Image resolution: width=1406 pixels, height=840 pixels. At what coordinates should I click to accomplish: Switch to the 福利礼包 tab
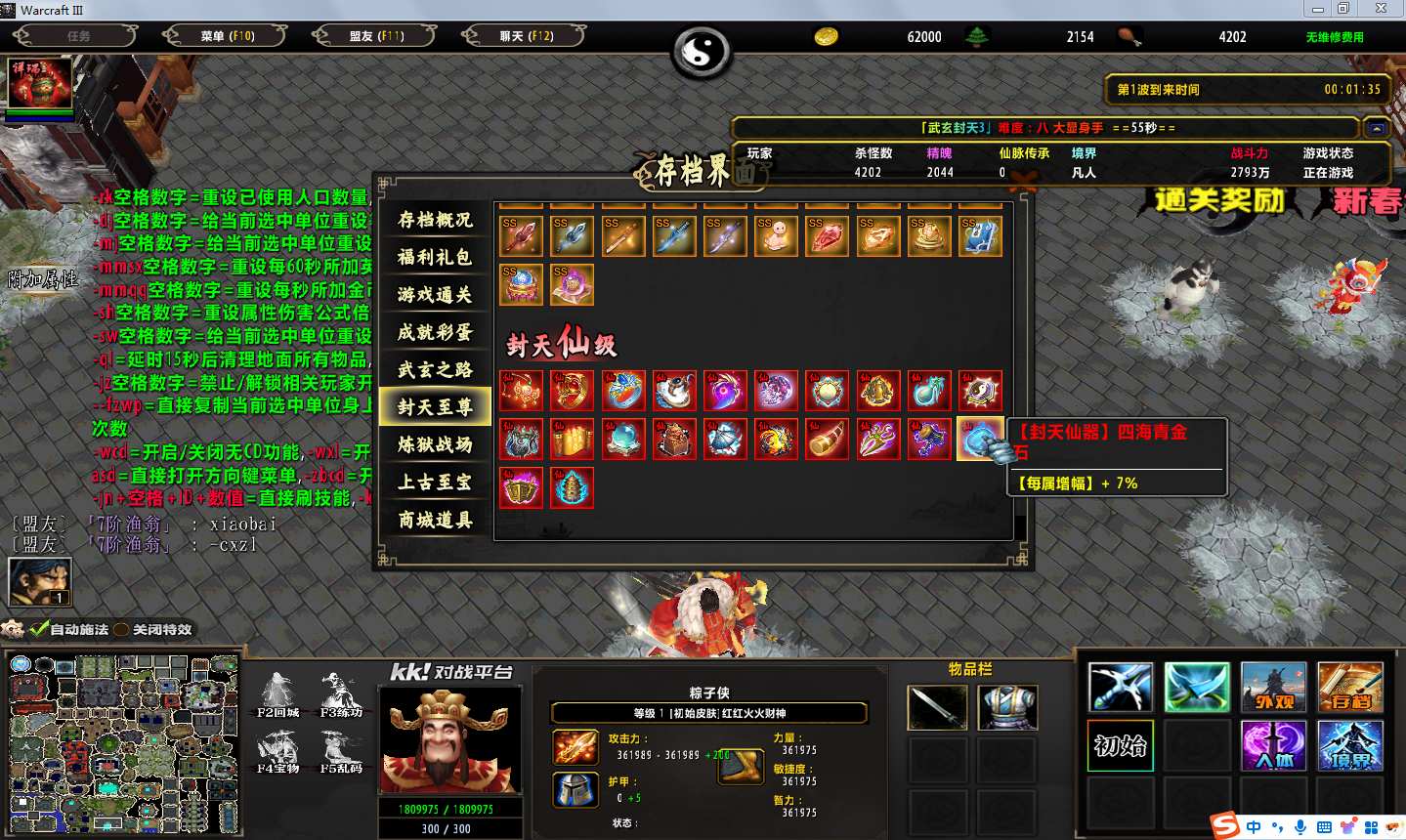click(x=435, y=257)
